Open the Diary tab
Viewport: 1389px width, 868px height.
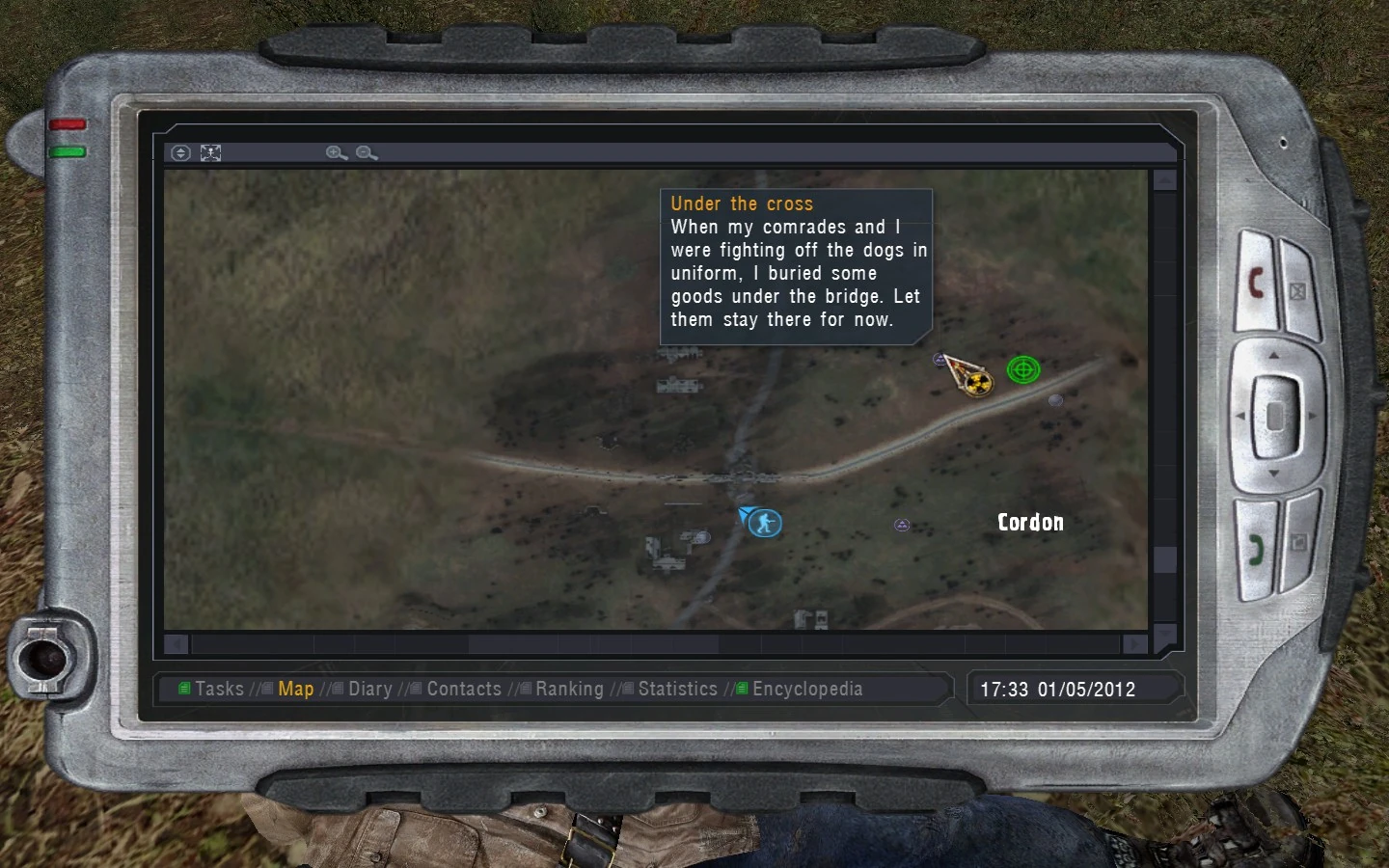tap(369, 689)
